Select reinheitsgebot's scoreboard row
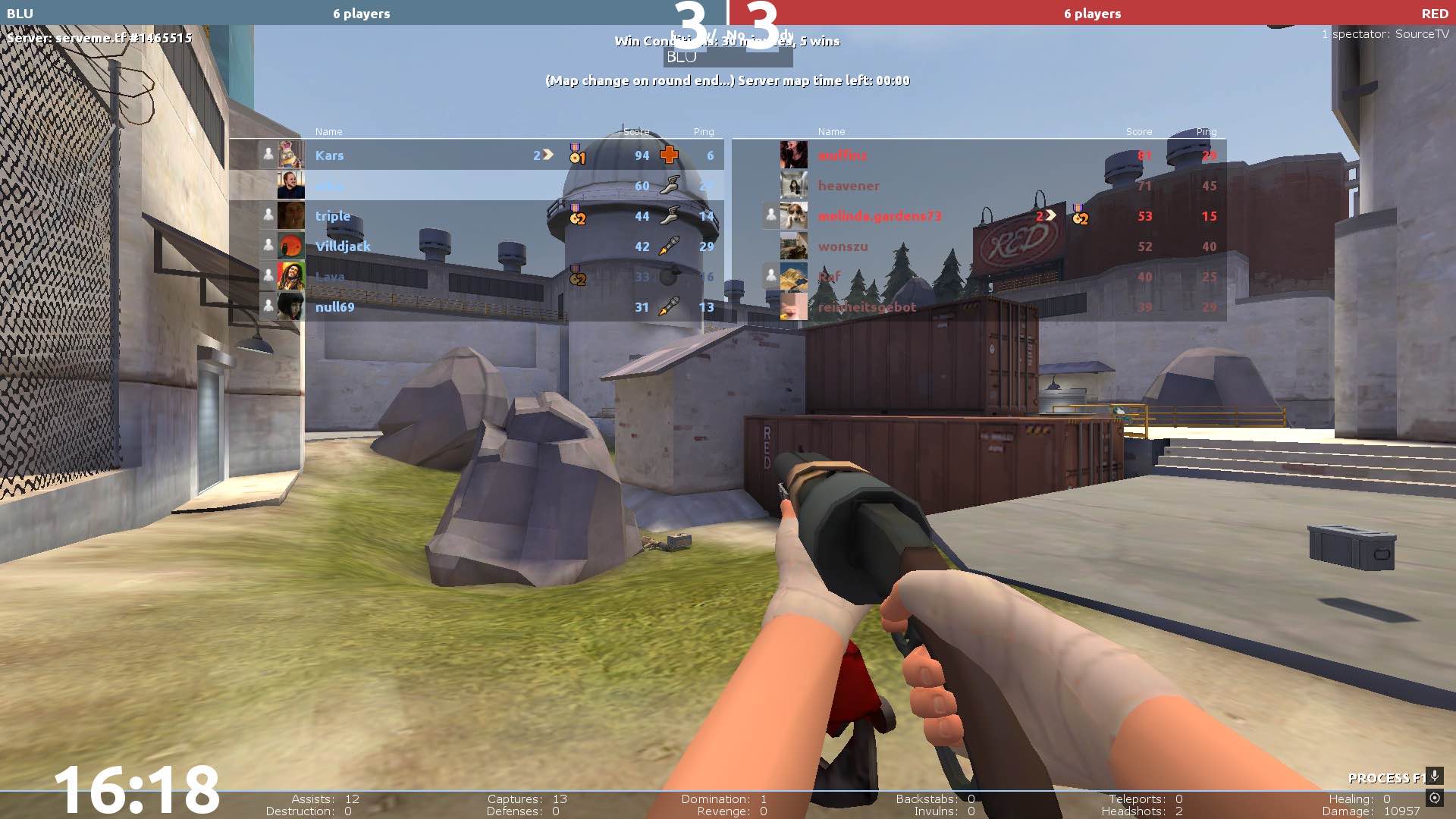The height and width of the screenshot is (819, 1456). [x=867, y=307]
